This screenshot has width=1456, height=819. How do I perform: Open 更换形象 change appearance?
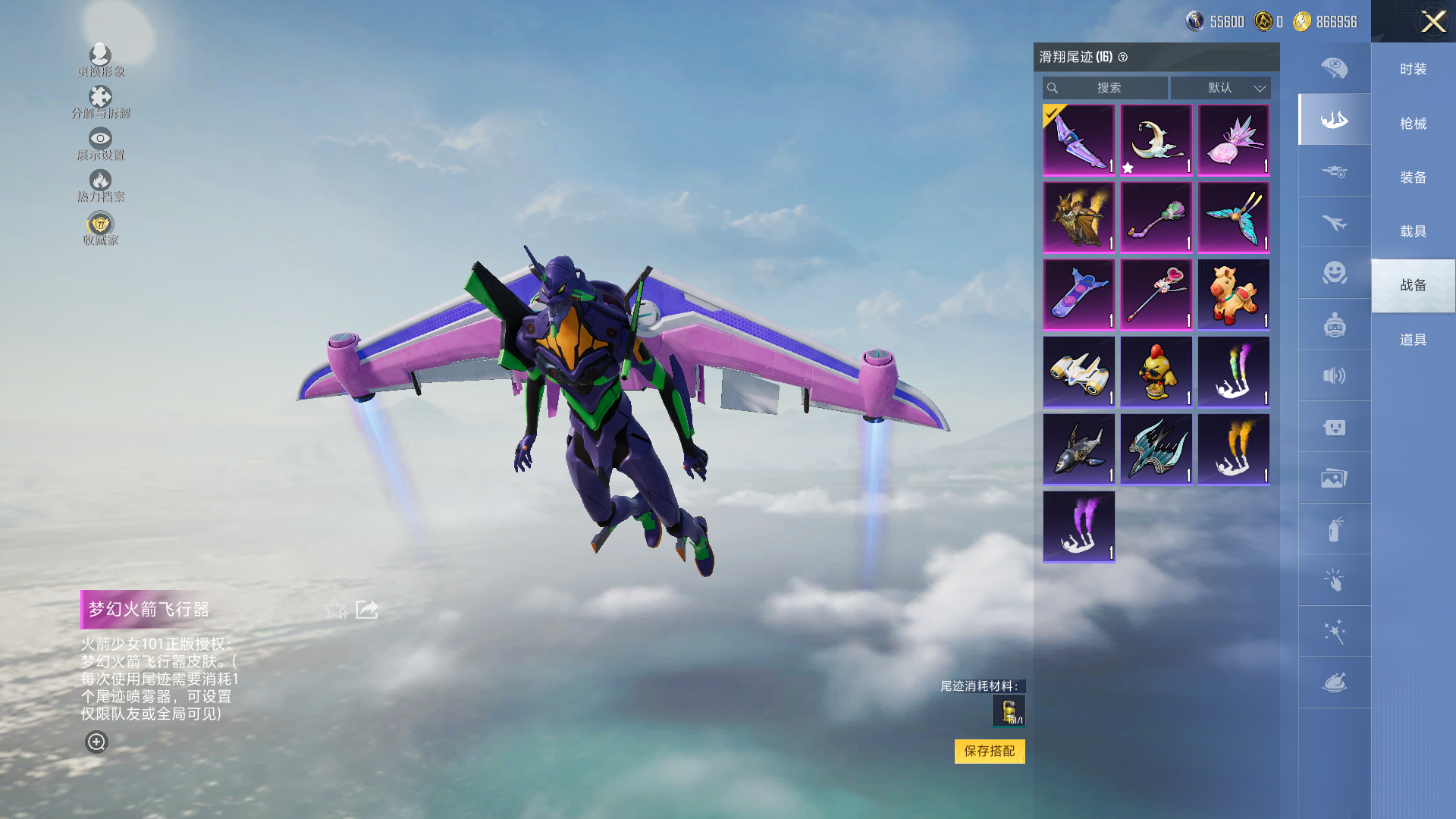(100, 60)
